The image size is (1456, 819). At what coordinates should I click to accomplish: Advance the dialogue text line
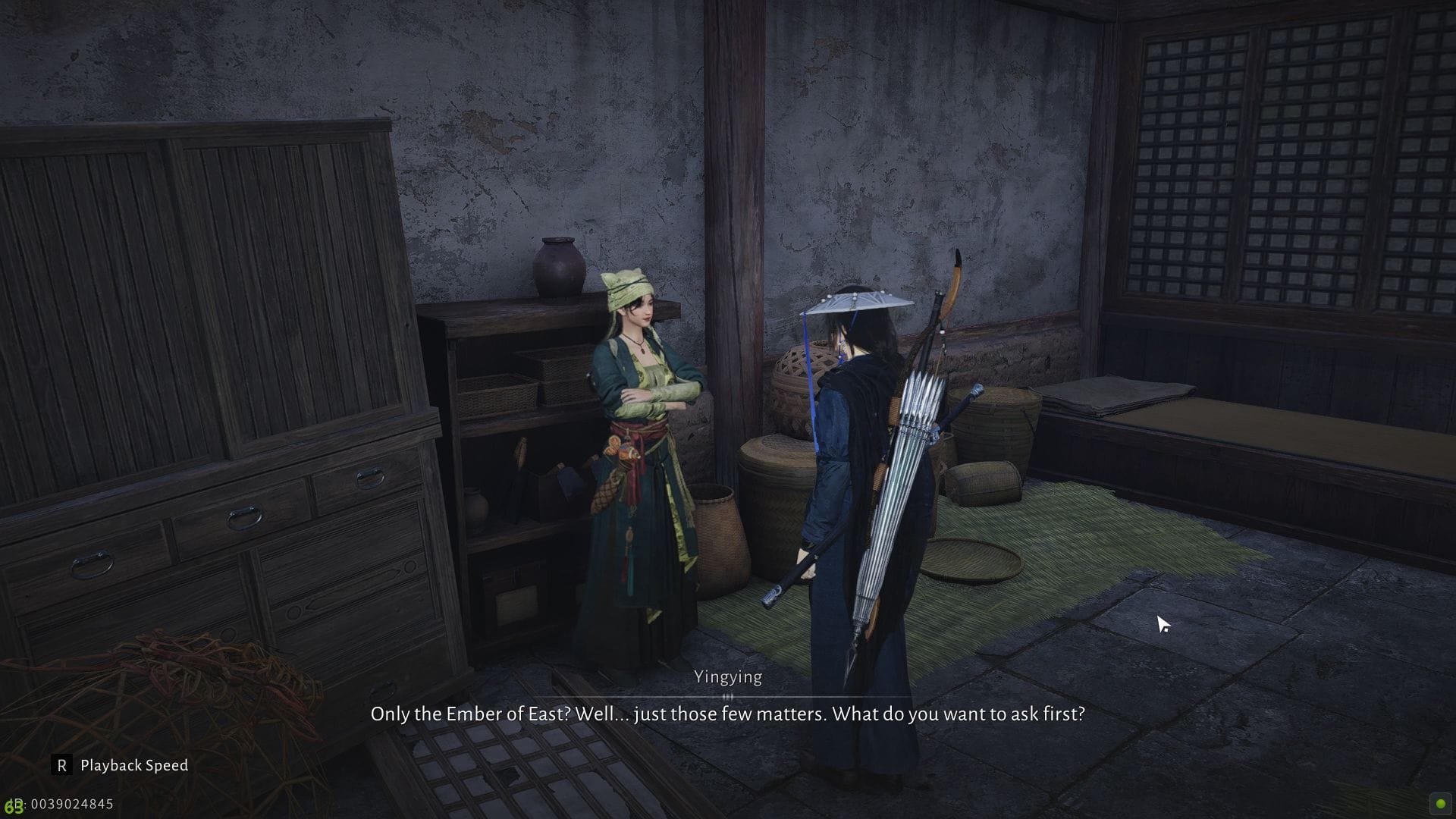click(x=728, y=714)
